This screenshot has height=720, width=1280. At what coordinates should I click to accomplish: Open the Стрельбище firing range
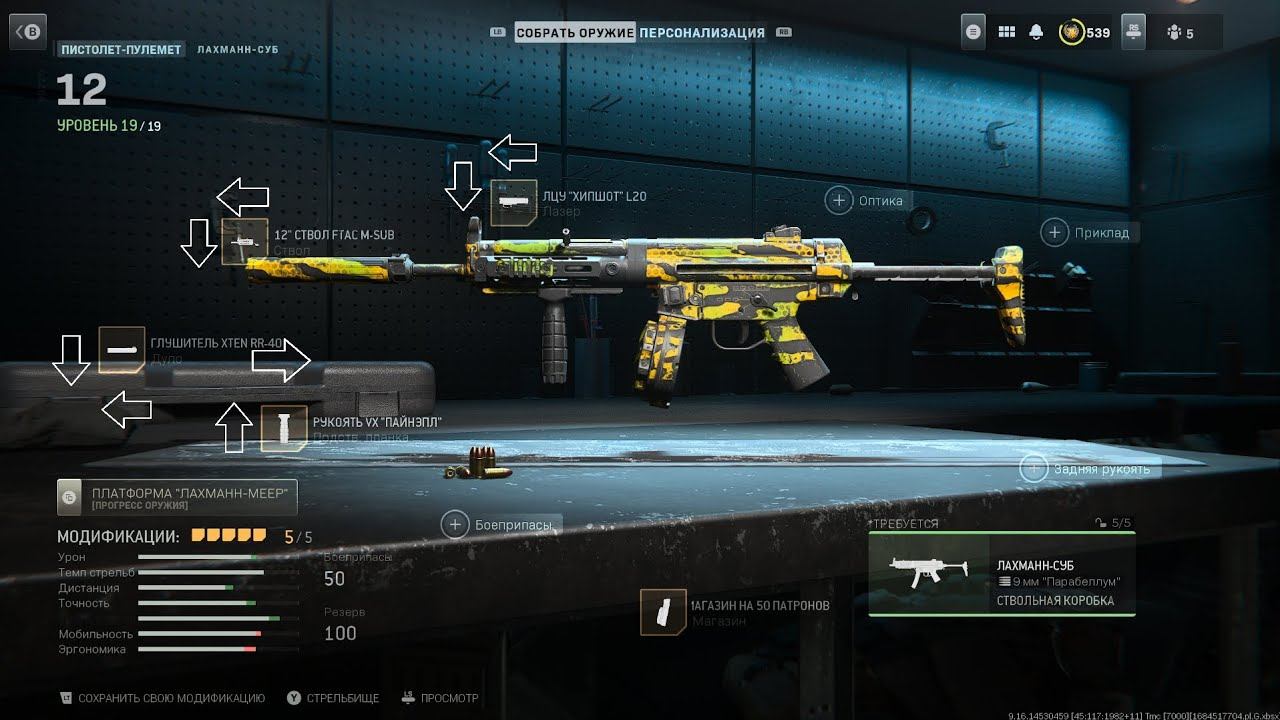(x=334, y=698)
